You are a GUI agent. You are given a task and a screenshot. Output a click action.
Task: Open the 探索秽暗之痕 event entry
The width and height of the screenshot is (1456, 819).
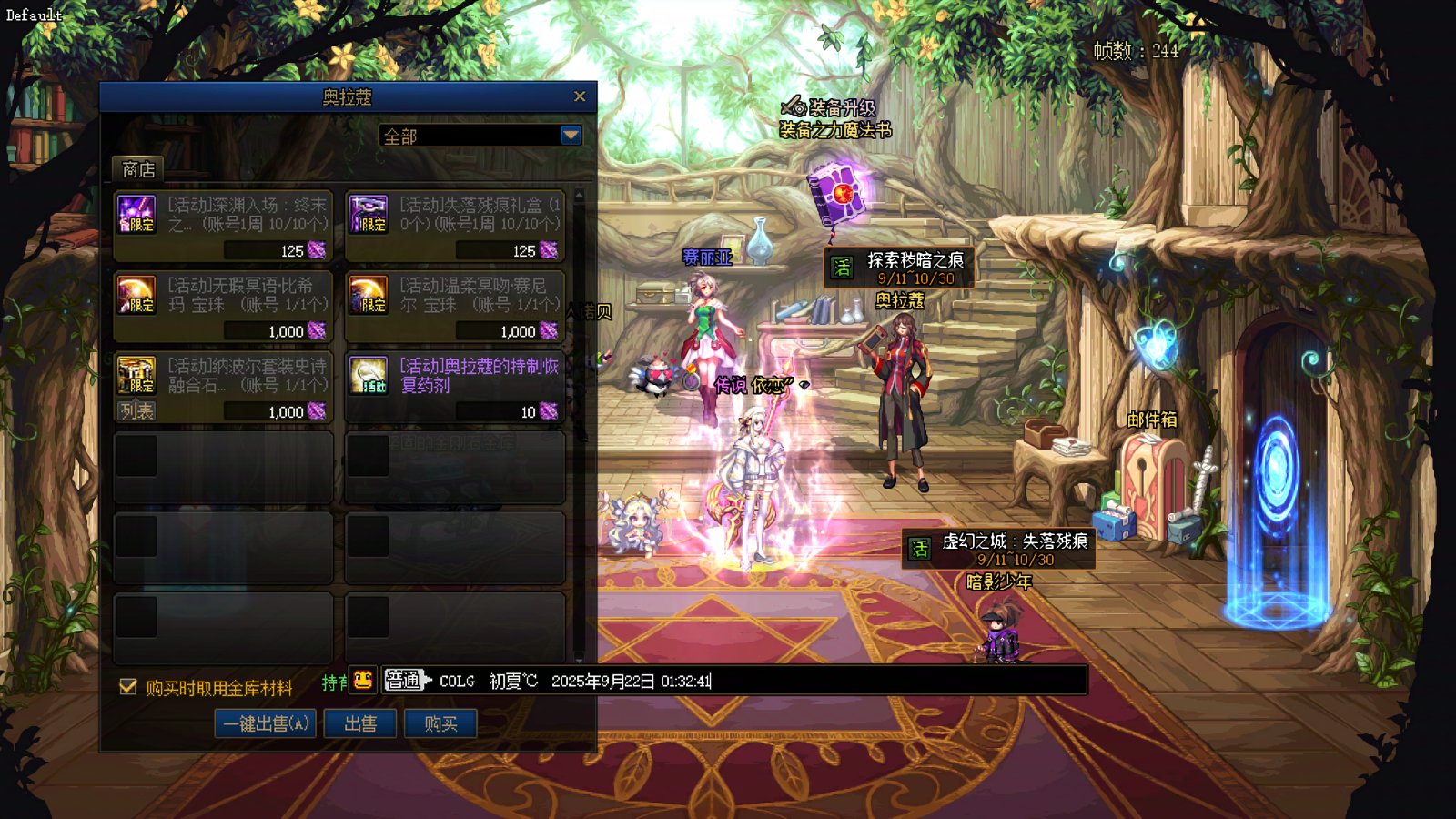tap(899, 268)
